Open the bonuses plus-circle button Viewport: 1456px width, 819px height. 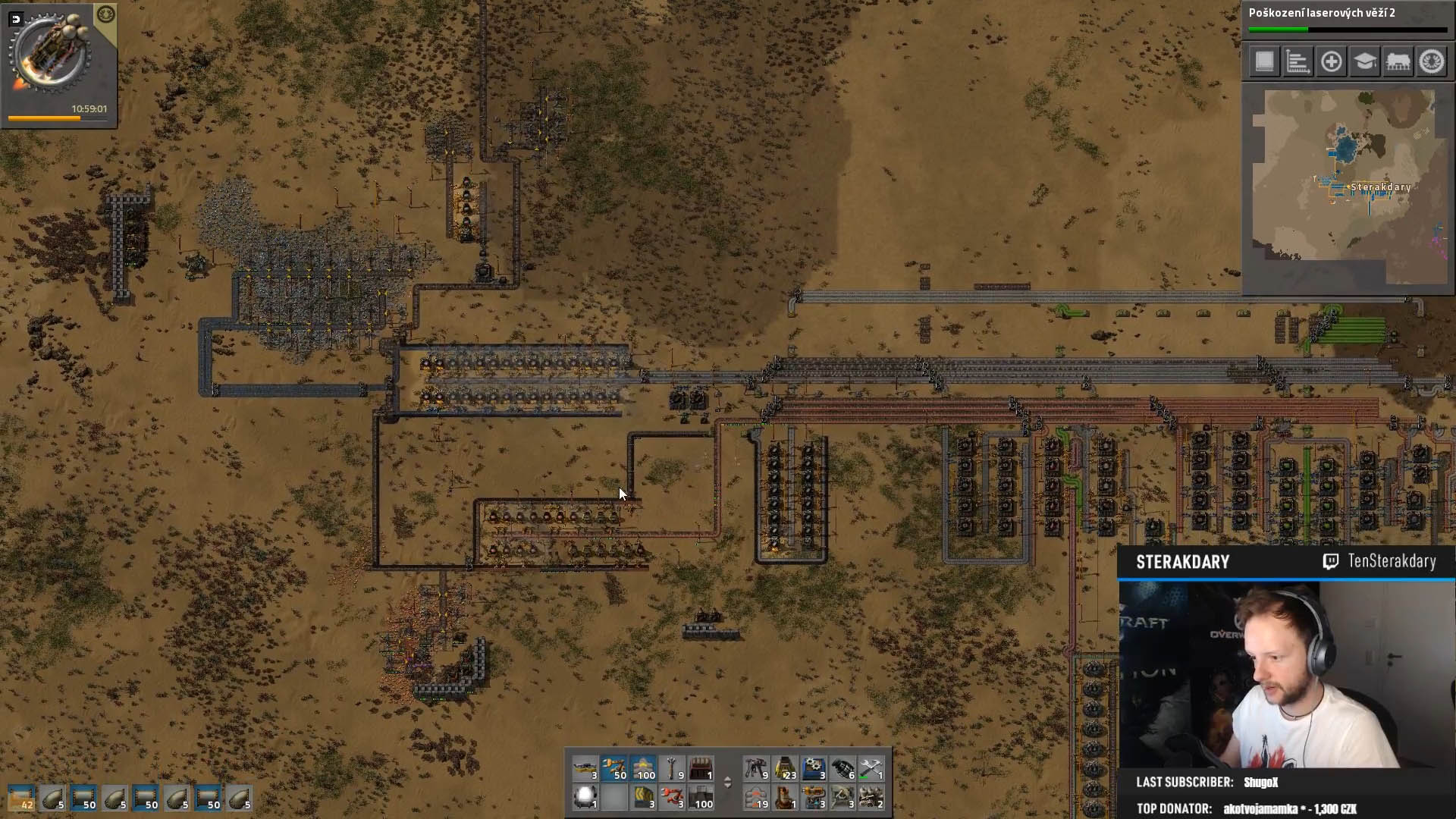click(1331, 61)
